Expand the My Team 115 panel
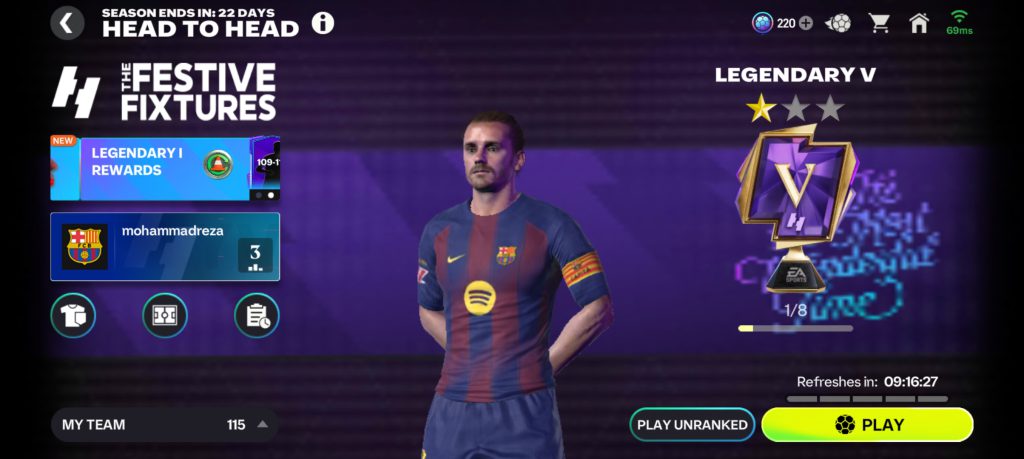The image size is (1024, 459). click(165, 424)
